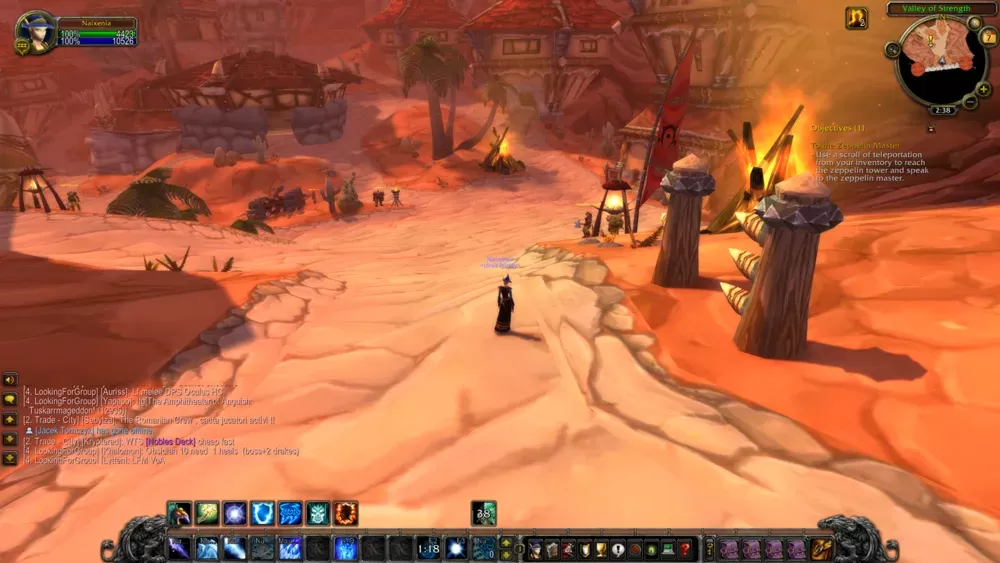Viewport: 1000px width, 563px height.
Task: Open the red question mark help button
Action: pos(685,549)
